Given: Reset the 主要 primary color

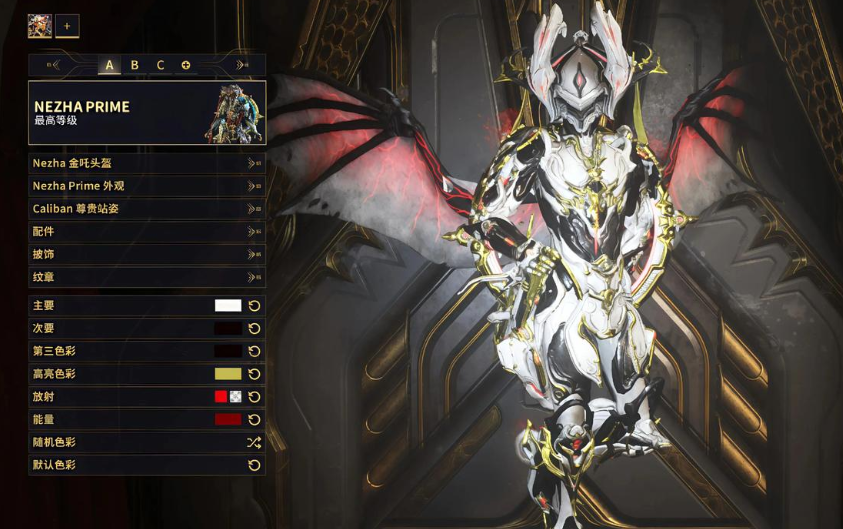Looking at the screenshot, I should pos(254,306).
